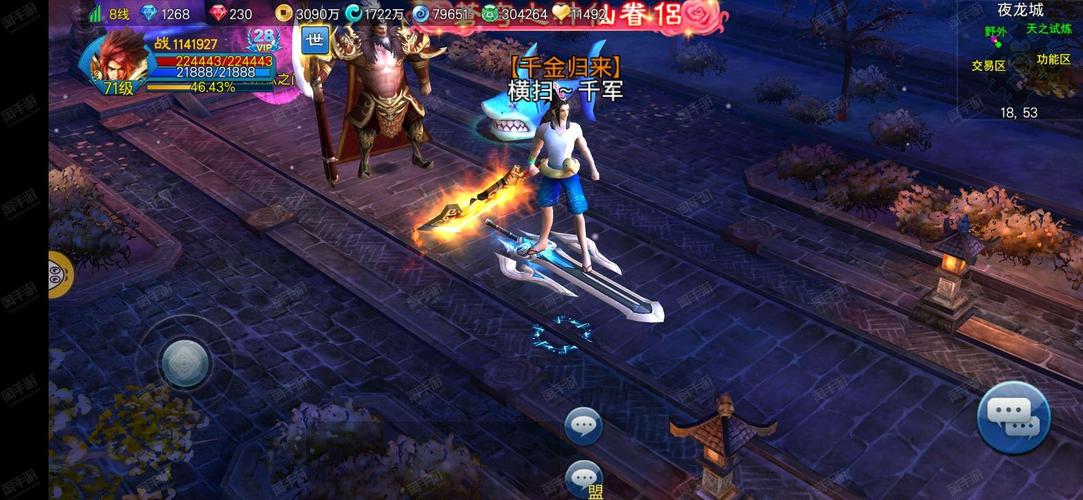The height and width of the screenshot is (500, 1083).
Task: Open the 盟 alliance chat bubble
Action: point(583,478)
